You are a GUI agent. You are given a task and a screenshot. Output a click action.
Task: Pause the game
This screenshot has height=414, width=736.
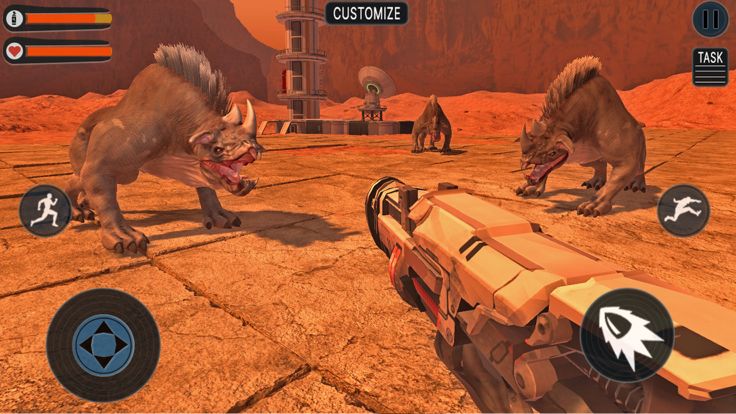[x=710, y=18]
